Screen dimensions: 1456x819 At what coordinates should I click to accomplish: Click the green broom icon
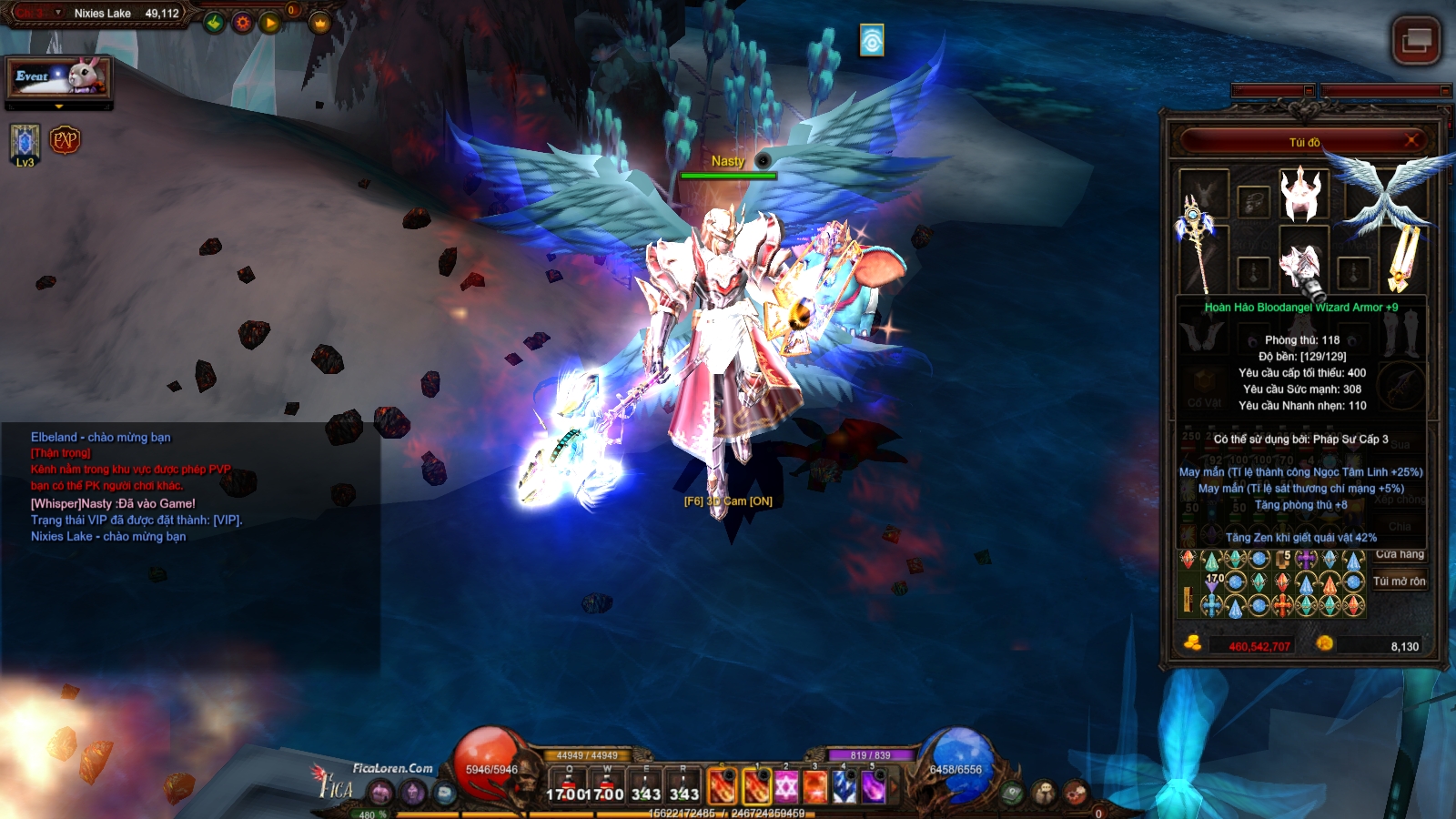[x=215, y=23]
